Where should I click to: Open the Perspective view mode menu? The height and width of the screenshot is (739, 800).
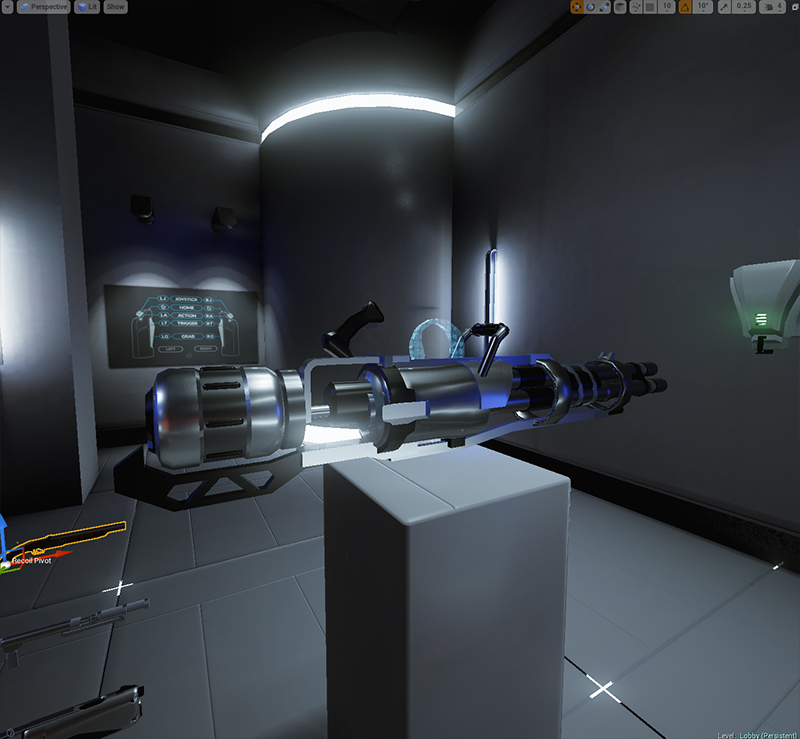click(43, 6)
